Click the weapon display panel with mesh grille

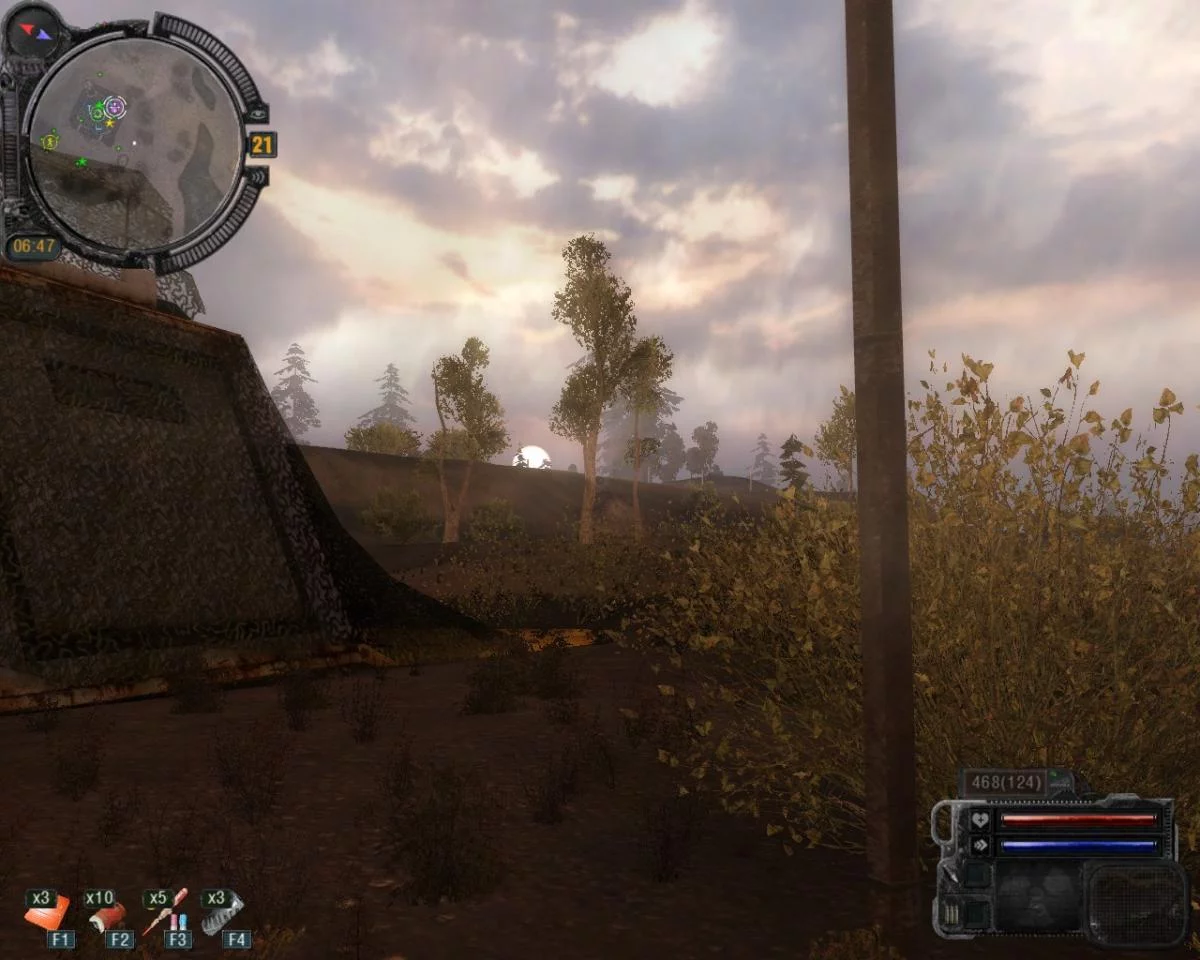tap(1137, 903)
